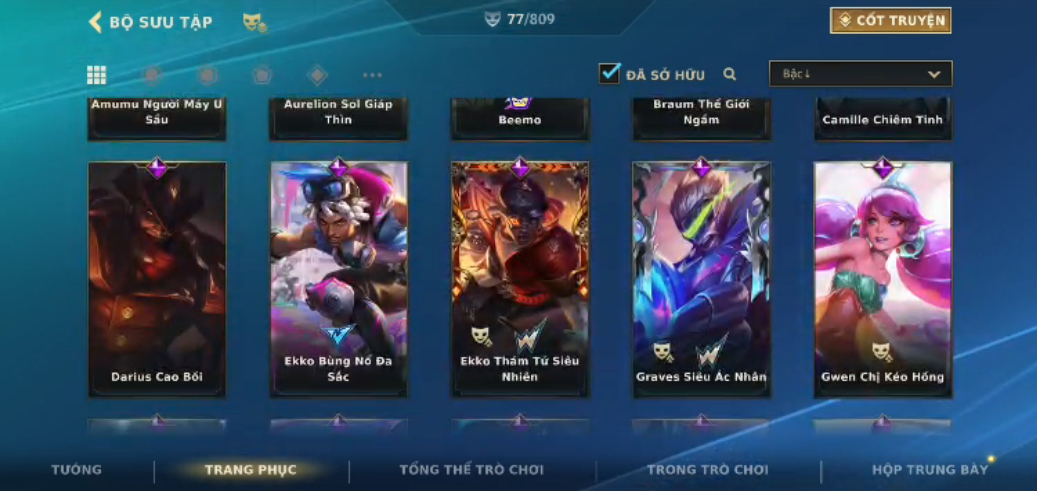This screenshot has width=1037, height=491.
Task: Open the three-dots more filters
Action: 372,75
